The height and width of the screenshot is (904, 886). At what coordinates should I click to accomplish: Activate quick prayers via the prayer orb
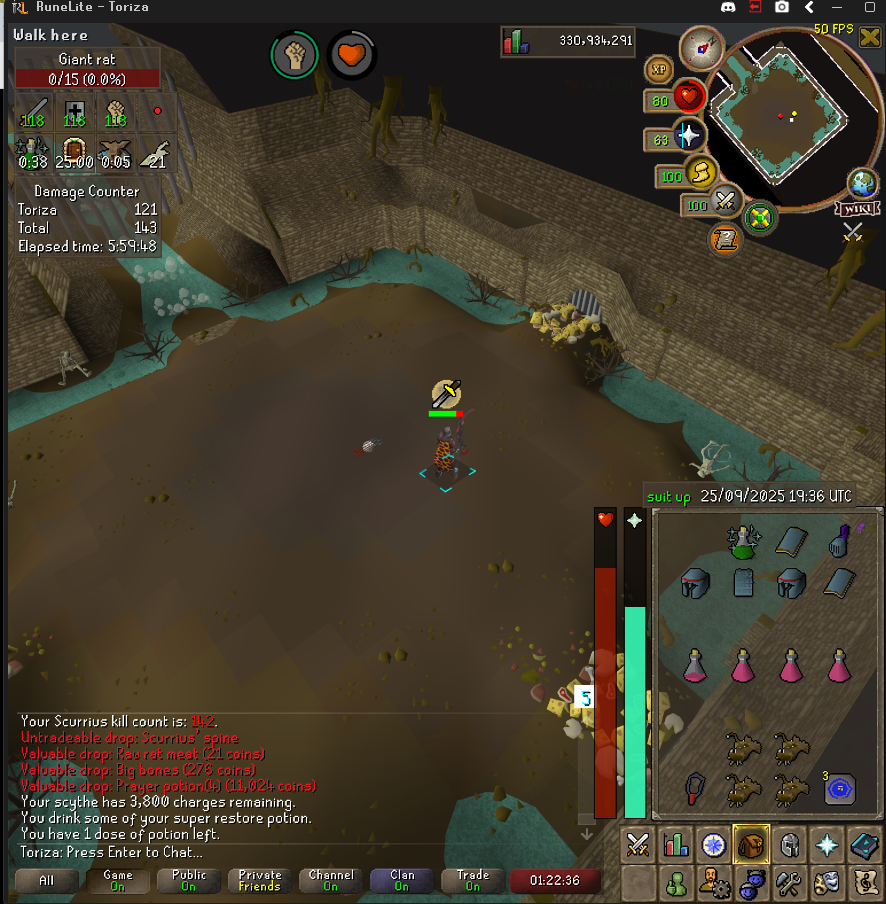[689, 134]
